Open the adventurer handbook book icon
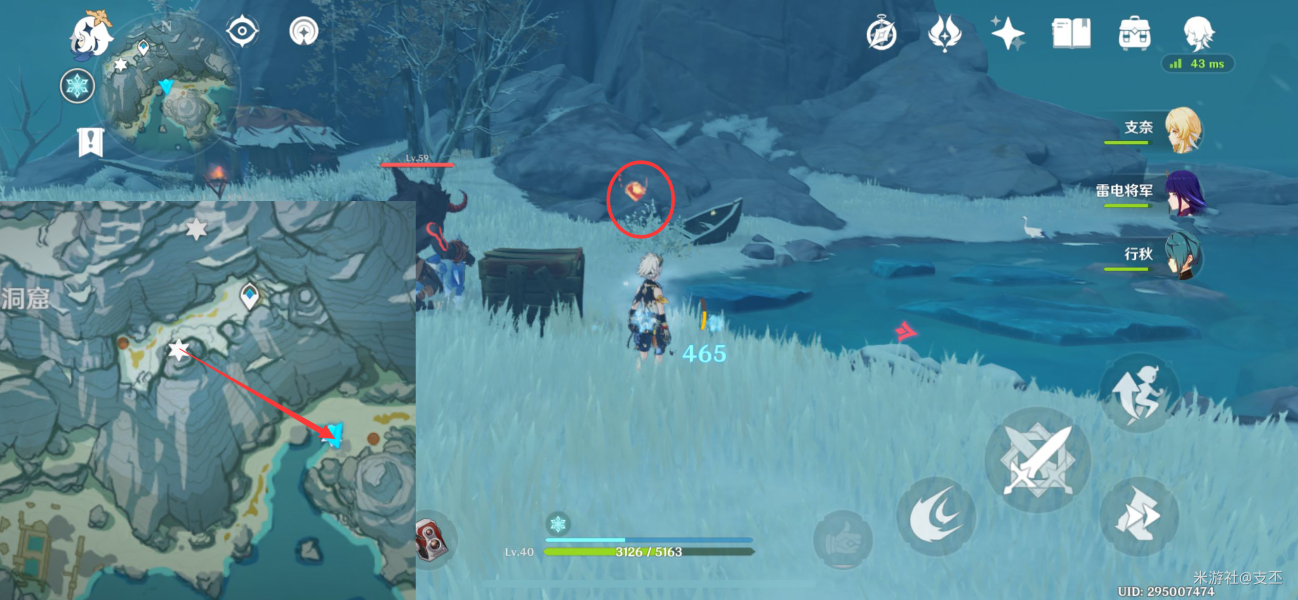The image size is (1298, 600). [x=1070, y=34]
